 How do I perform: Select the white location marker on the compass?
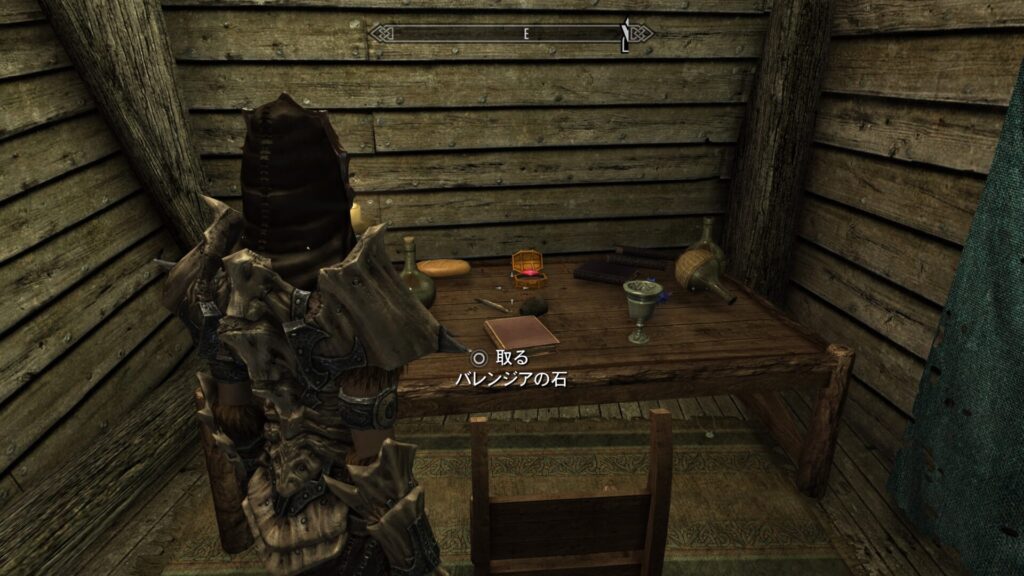625,36
